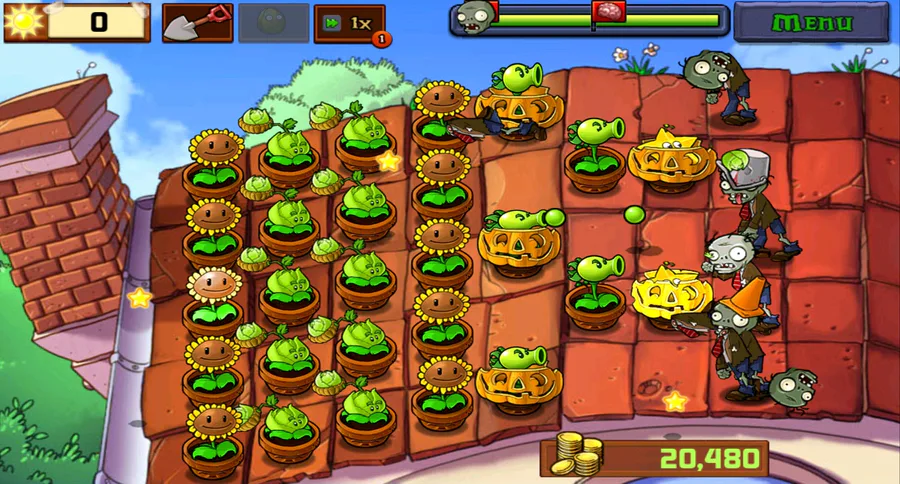Click the greyed-out plant slot
The height and width of the screenshot is (484, 900).
point(273,23)
